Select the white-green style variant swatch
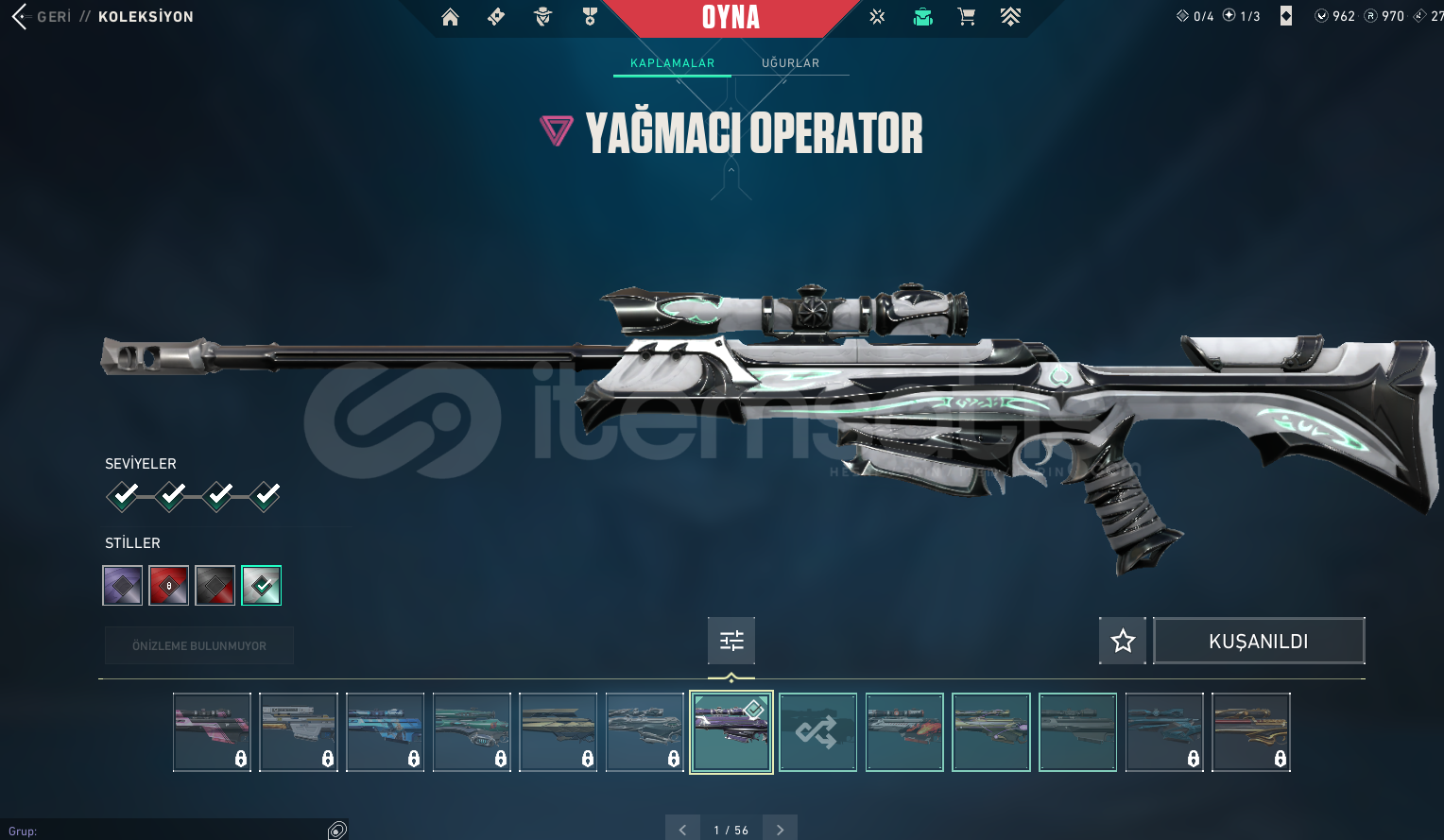 click(x=262, y=586)
